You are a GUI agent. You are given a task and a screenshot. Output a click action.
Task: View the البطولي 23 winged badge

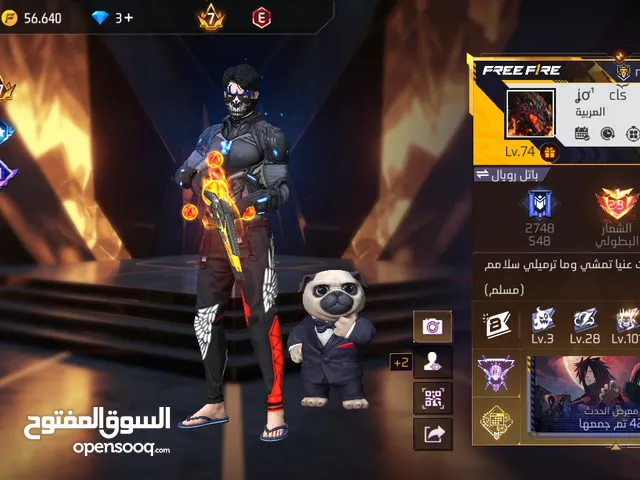click(618, 205)
